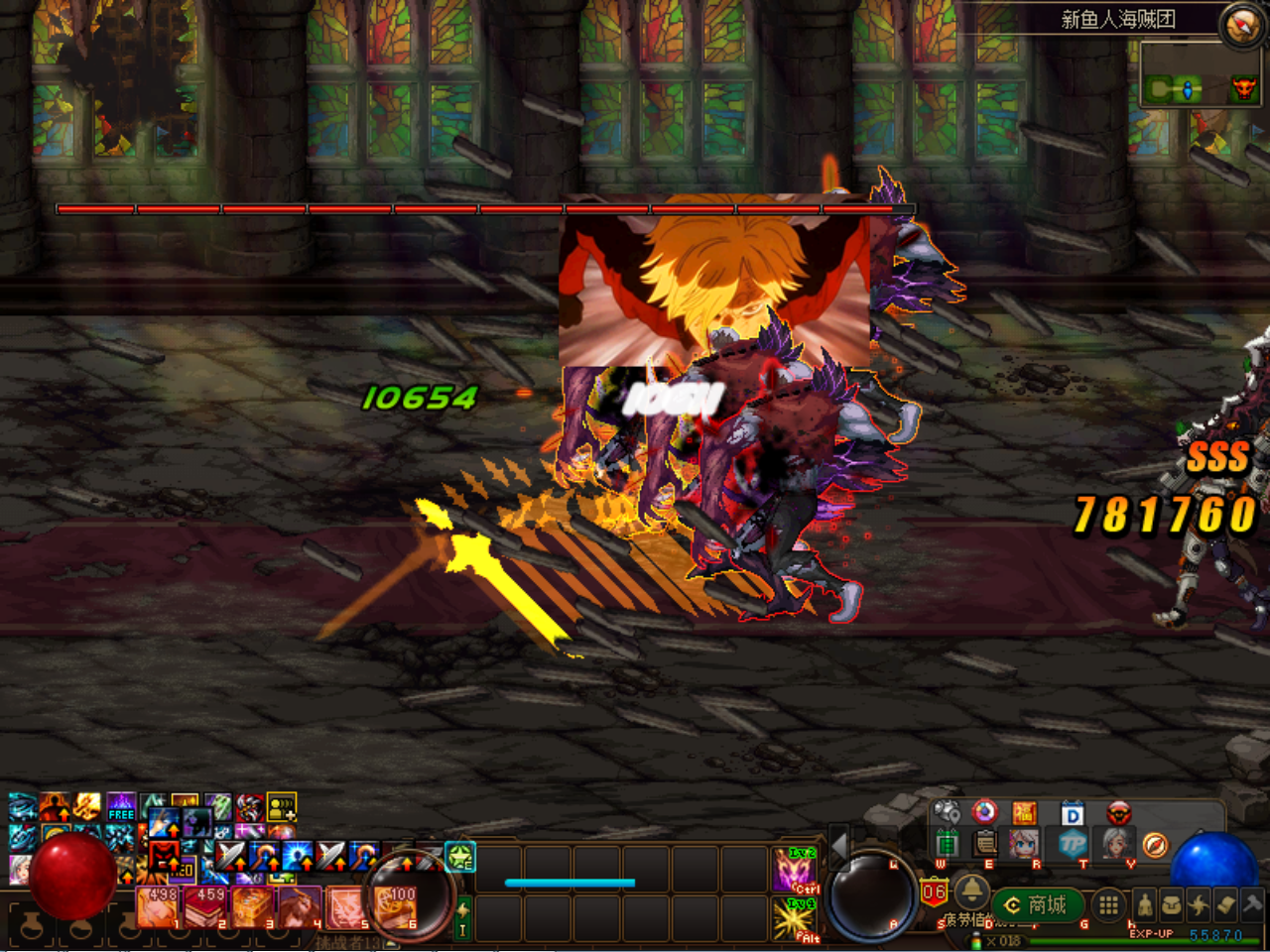
Task: Click the blue D daily event icon
Action: pos(1073,815)
